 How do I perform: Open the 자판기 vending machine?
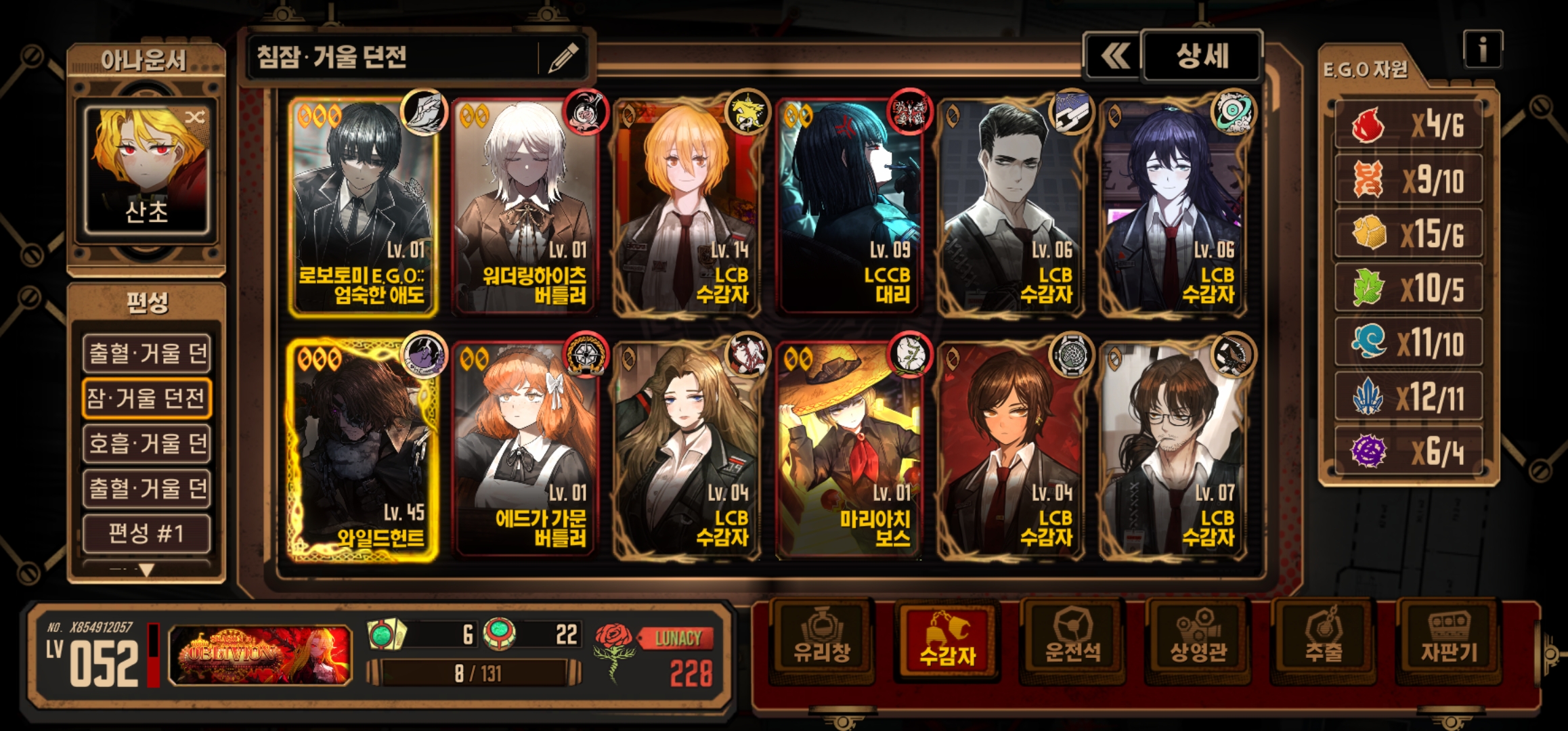[1449, 638]
